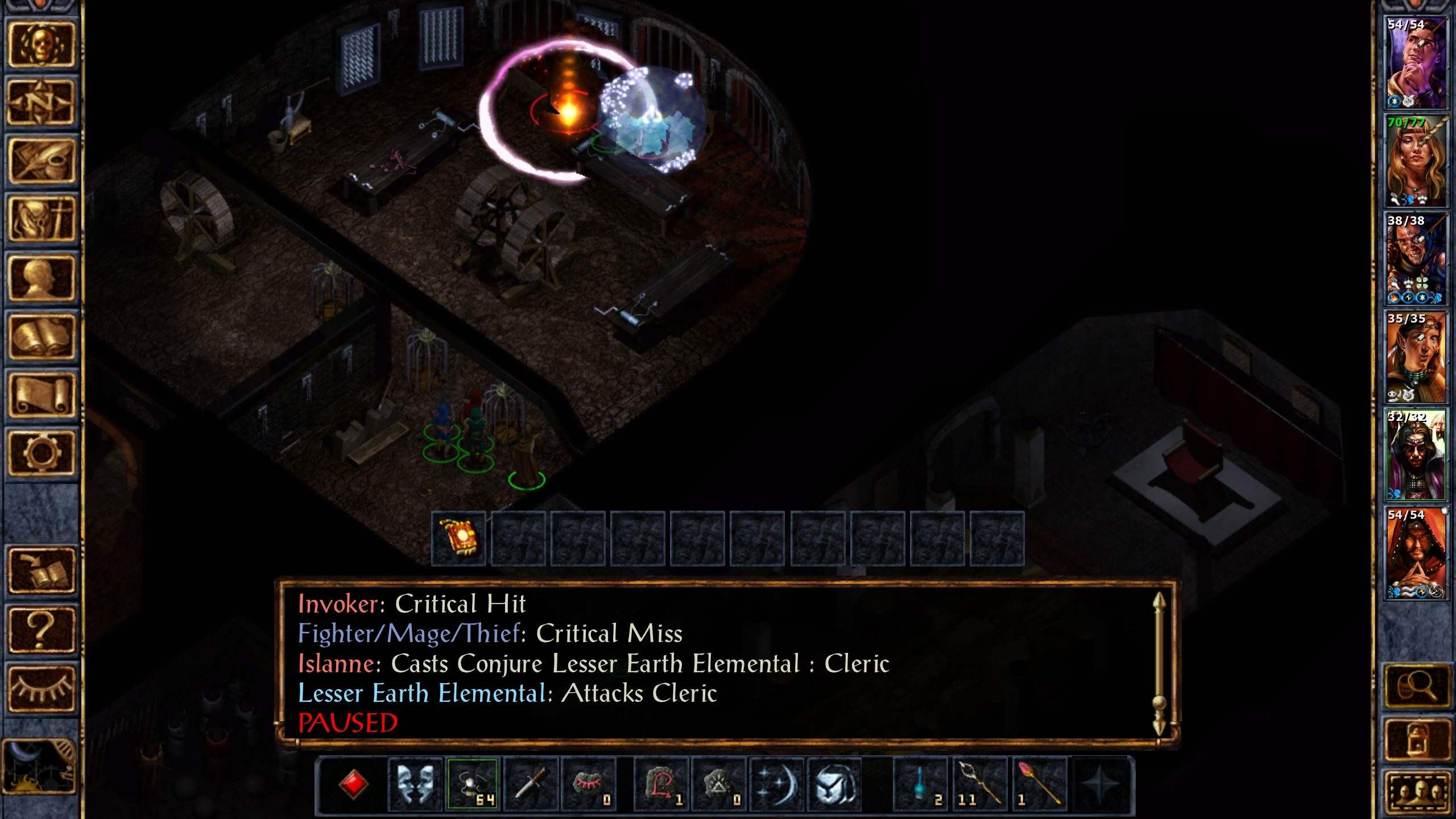Click the question mark help button

41,629
